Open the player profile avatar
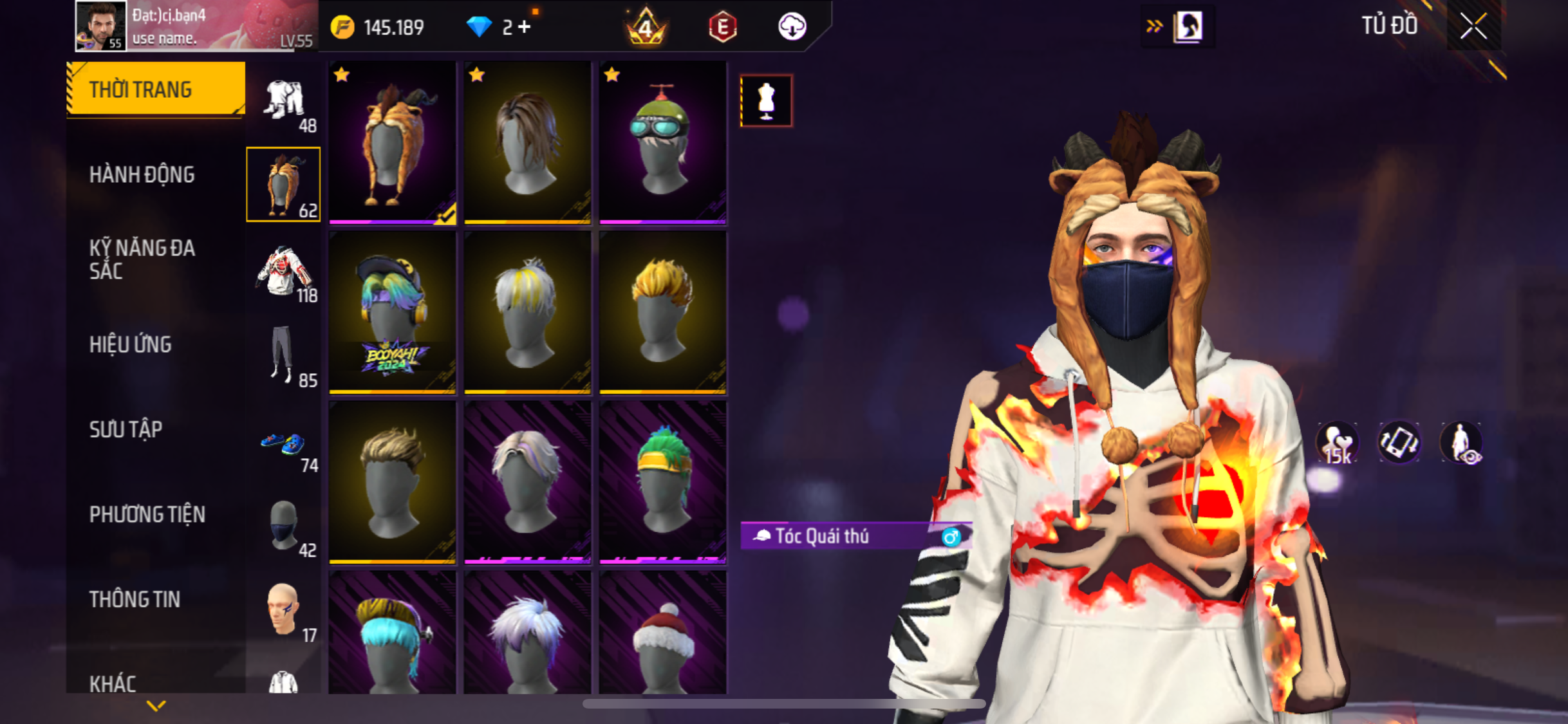Image resolution: width=1568 pixels, height=724 pixels. coord(100,26)
